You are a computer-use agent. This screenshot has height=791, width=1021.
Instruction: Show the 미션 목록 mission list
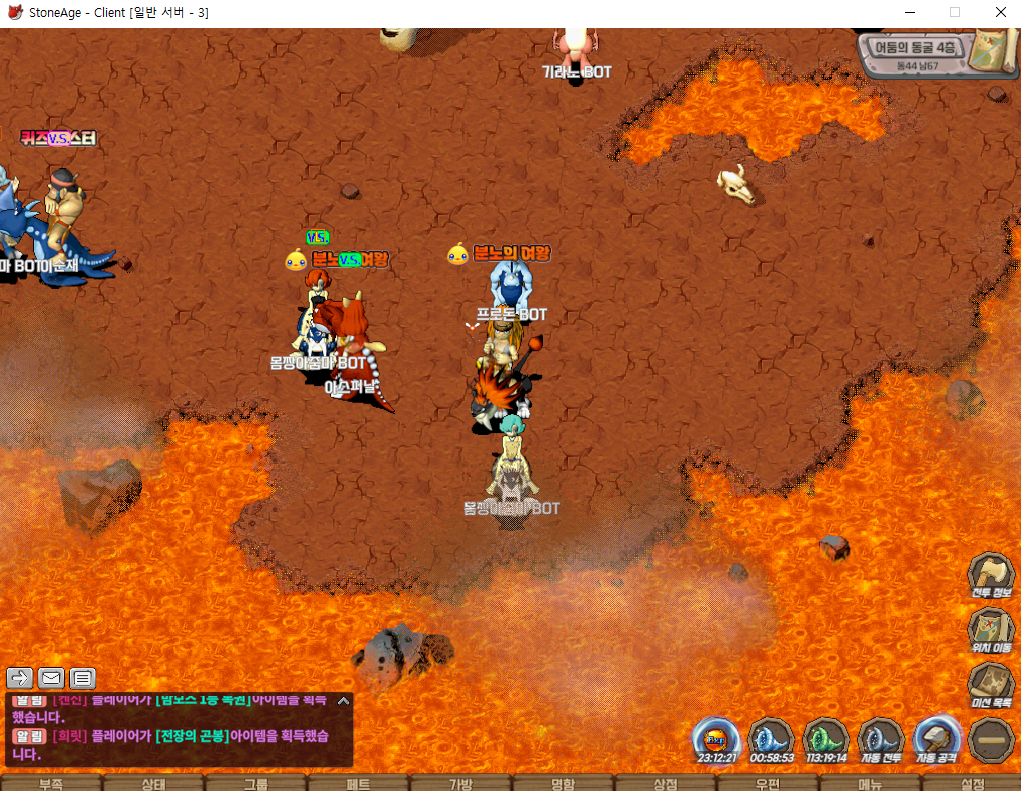tap(990, 685)
